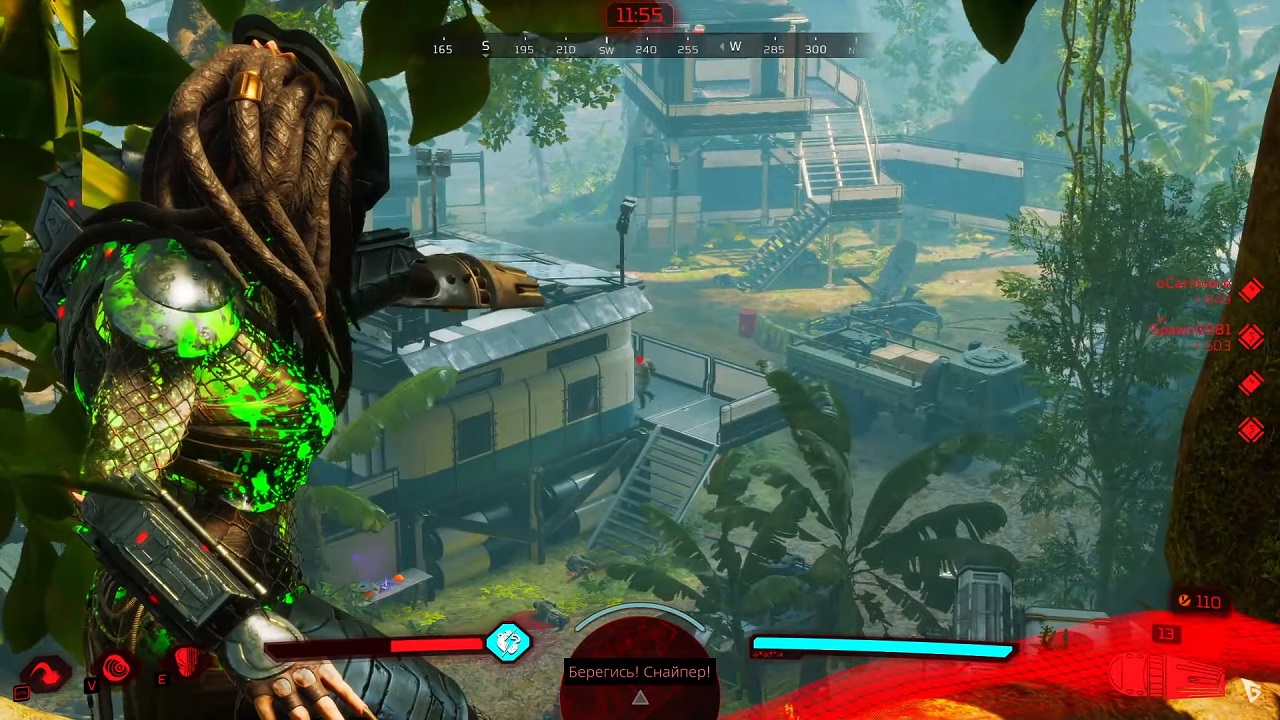1280x720 pixels.
Task: Click the cyan heart health icon
Action: coord(508,642)
